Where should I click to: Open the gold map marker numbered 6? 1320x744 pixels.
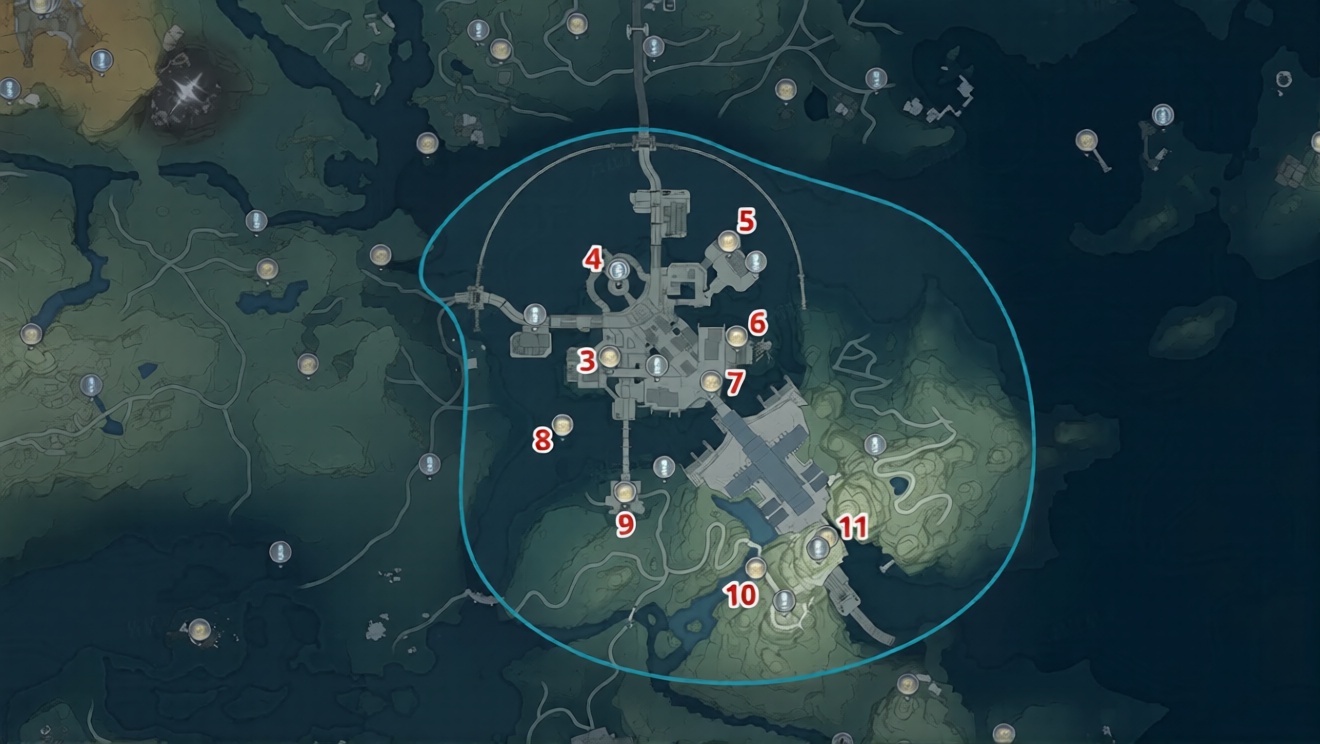(x=736, y=336)
